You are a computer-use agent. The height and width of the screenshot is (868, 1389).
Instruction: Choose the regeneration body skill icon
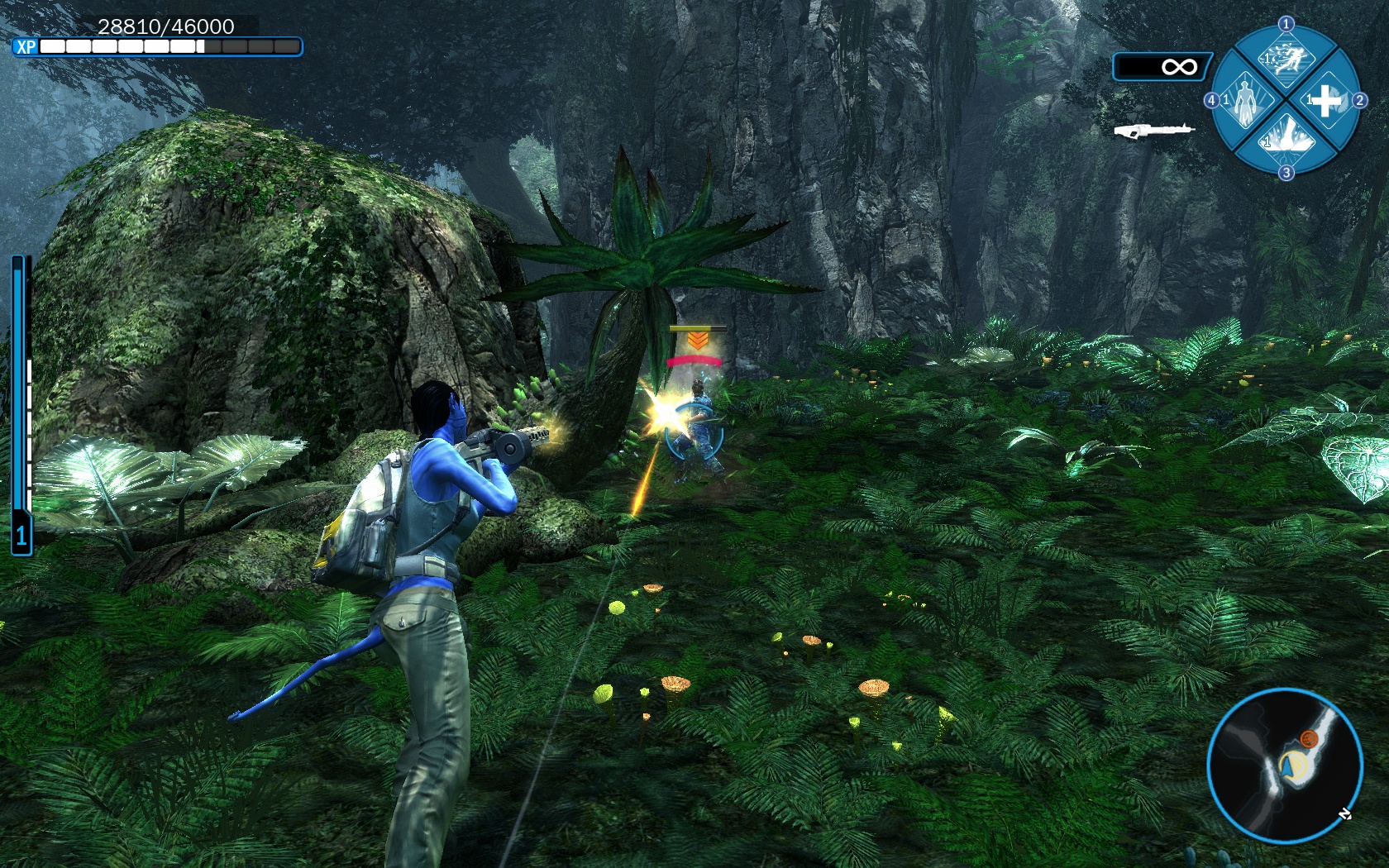tap(1245, 99)
